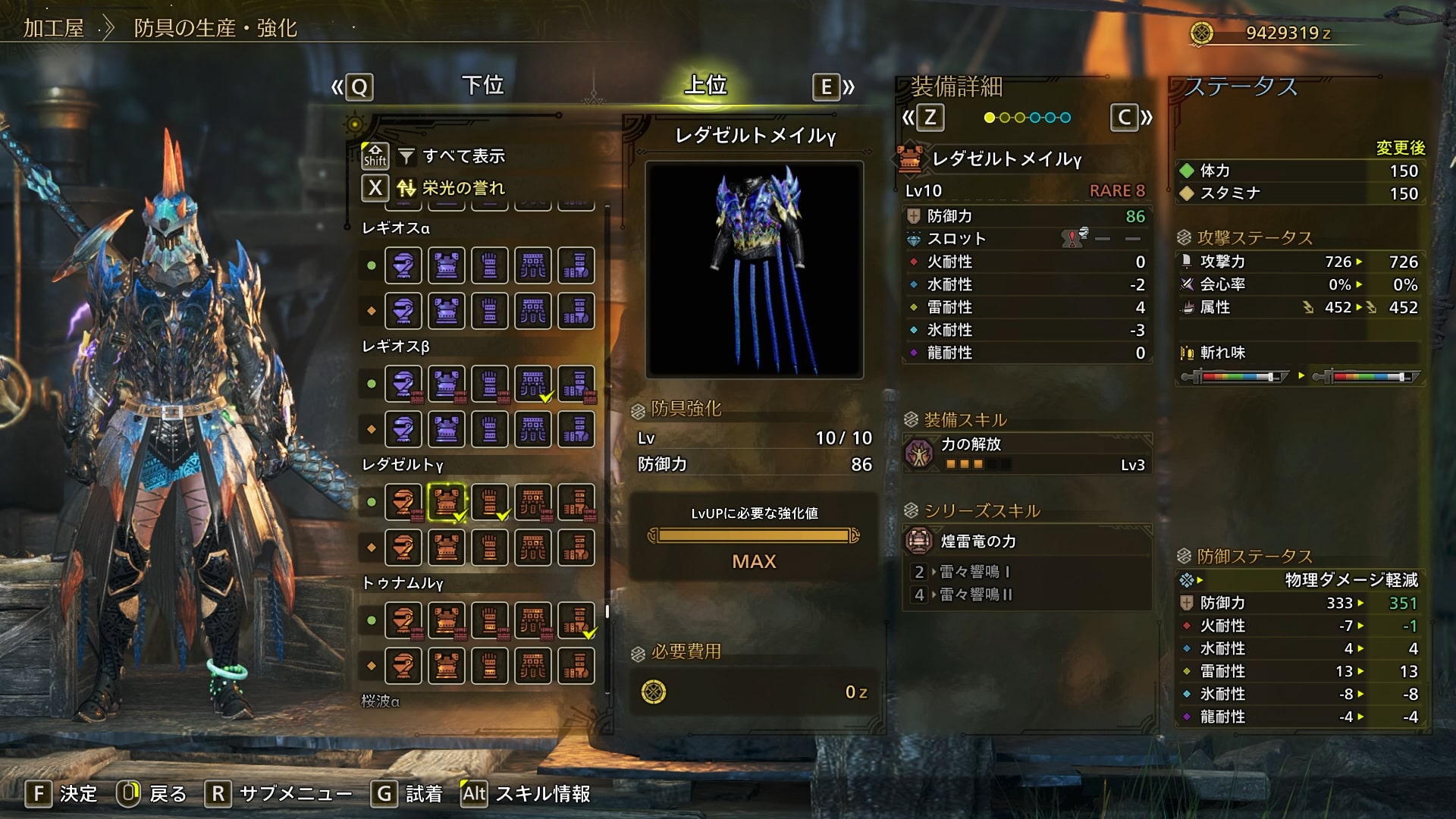The width and height of the screenshot is (1456, 819).
Task: Switch to the 下位 rank tab
Action: coord(482,86)
